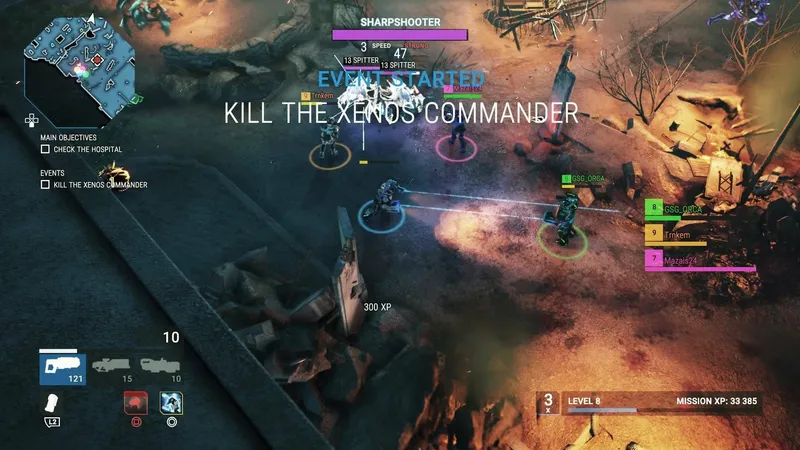Viewport: 800px width, 450px height.
Task: Activate the red ability icon
Action: 133,403
